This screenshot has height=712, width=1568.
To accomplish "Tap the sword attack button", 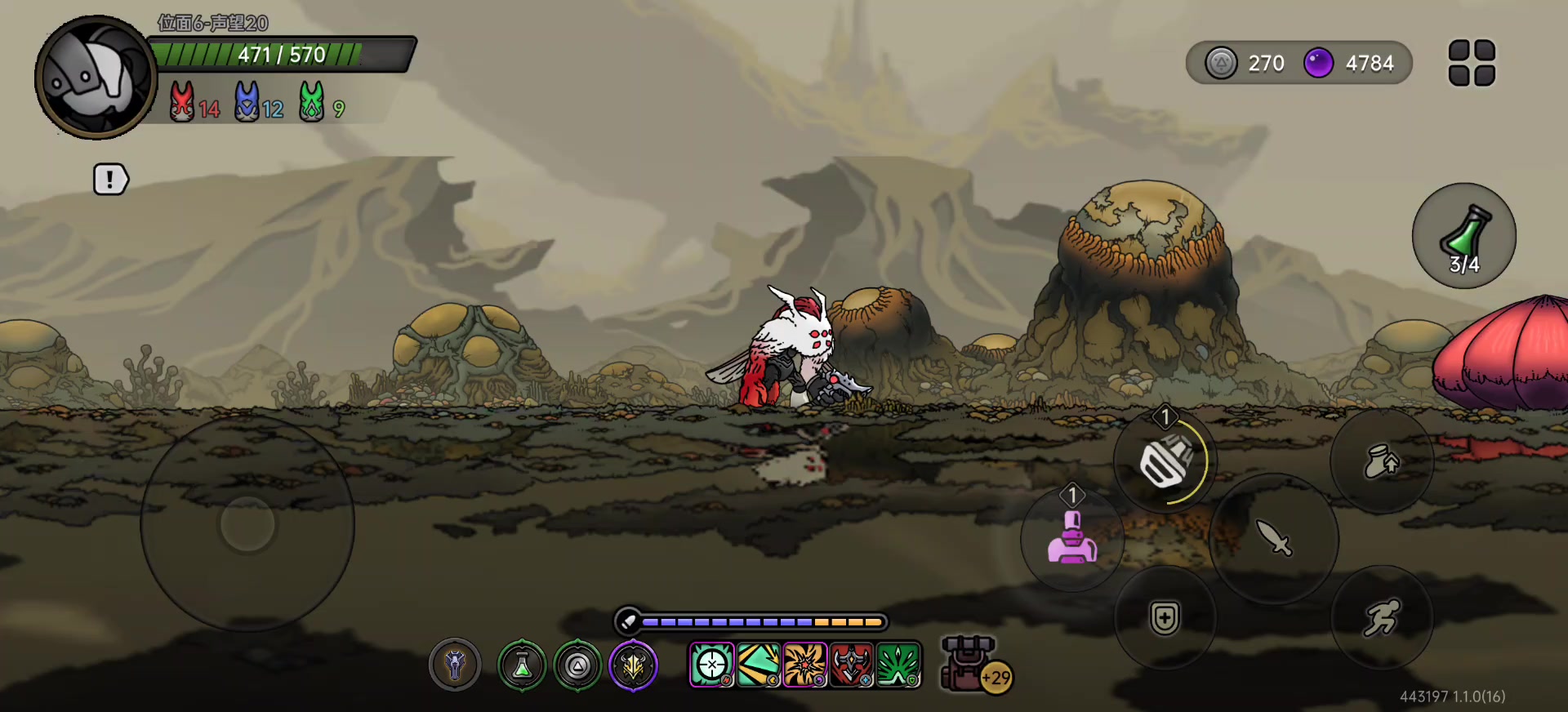I will [1273, 538].
